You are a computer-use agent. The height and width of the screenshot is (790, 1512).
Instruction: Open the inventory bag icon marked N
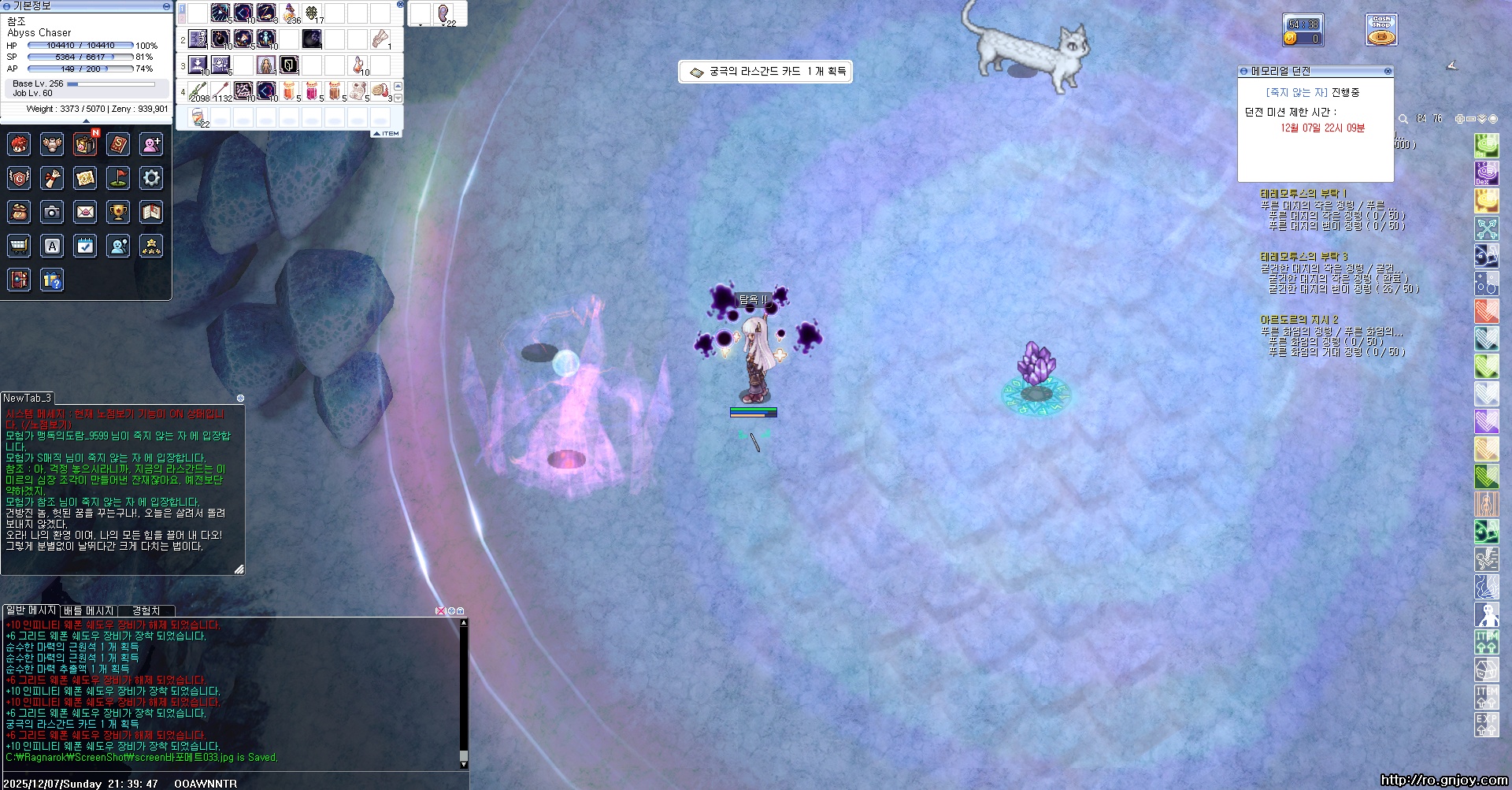pos(85,144)
